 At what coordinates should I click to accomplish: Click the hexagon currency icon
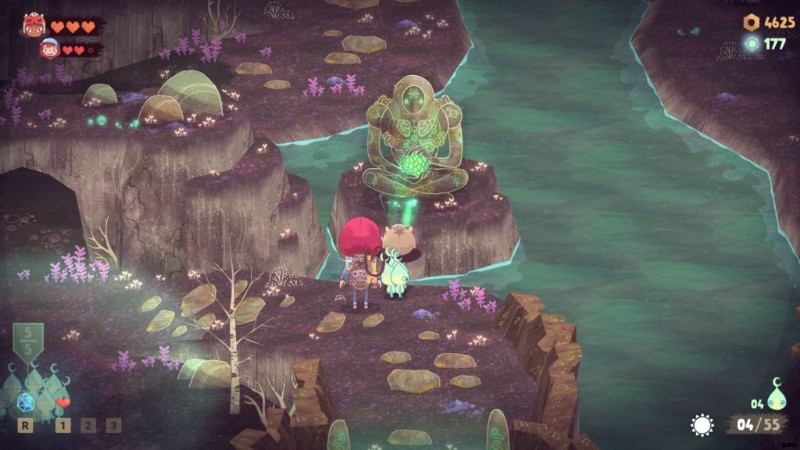tap(751, 22)
